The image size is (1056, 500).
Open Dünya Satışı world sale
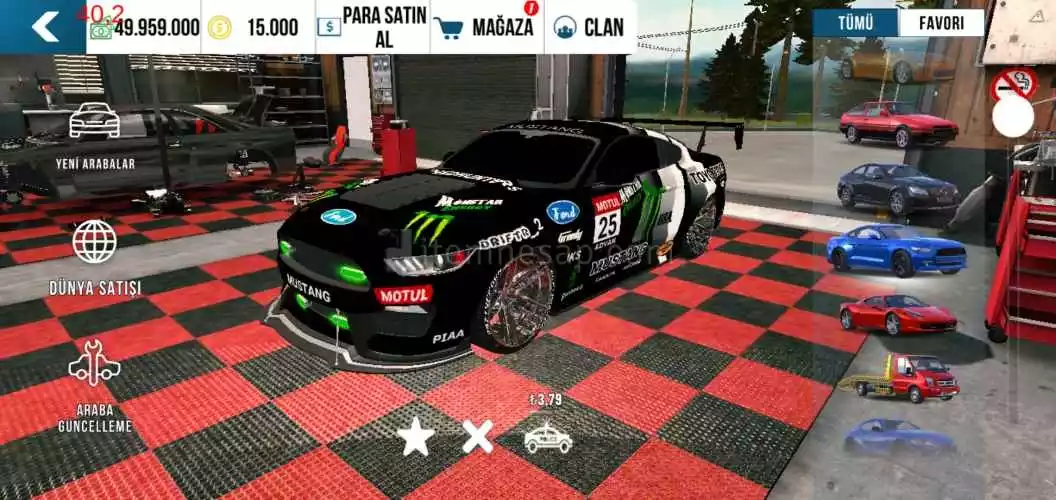coord(95,256)
